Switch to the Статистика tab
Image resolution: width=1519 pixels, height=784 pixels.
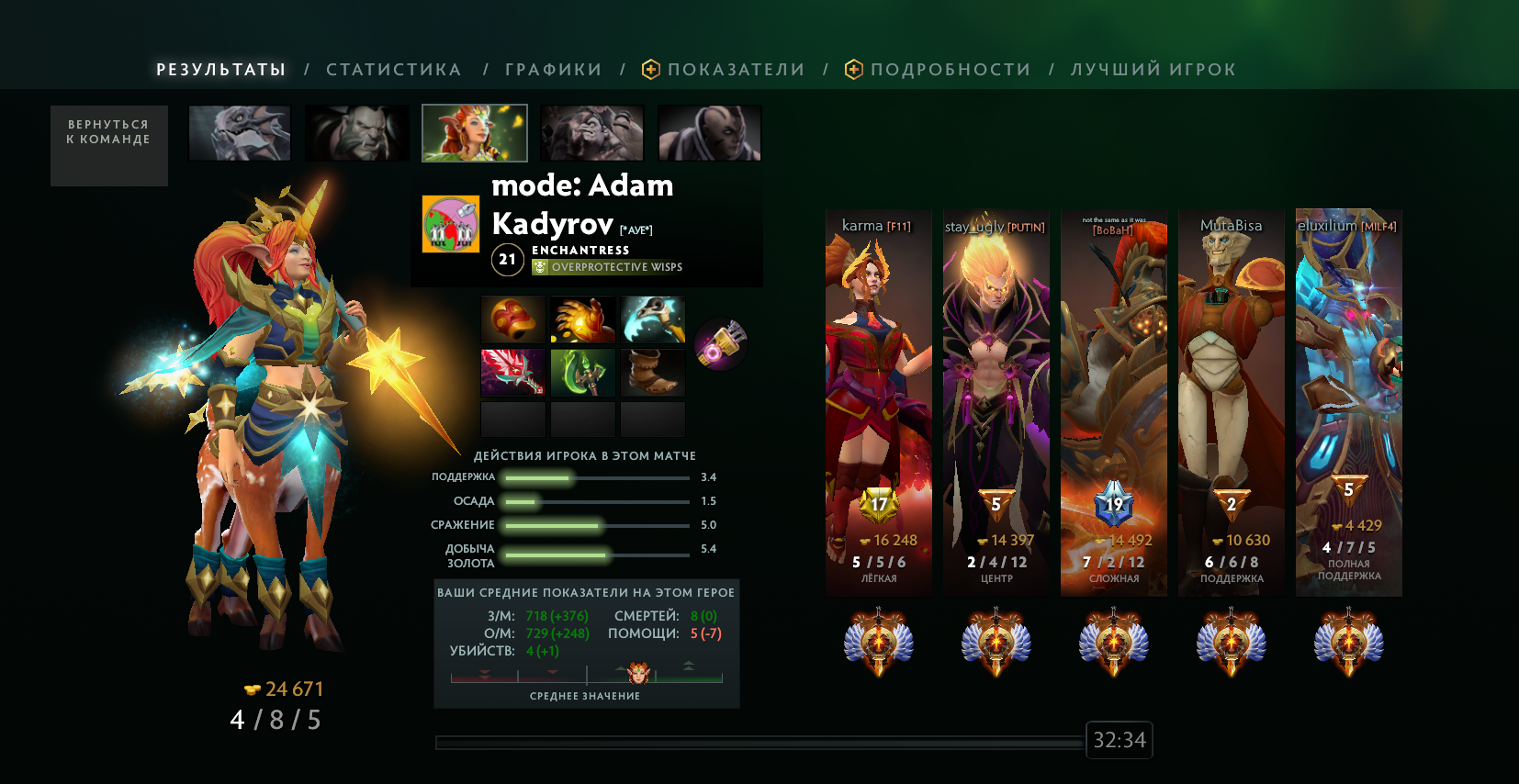tap(393, 70)
